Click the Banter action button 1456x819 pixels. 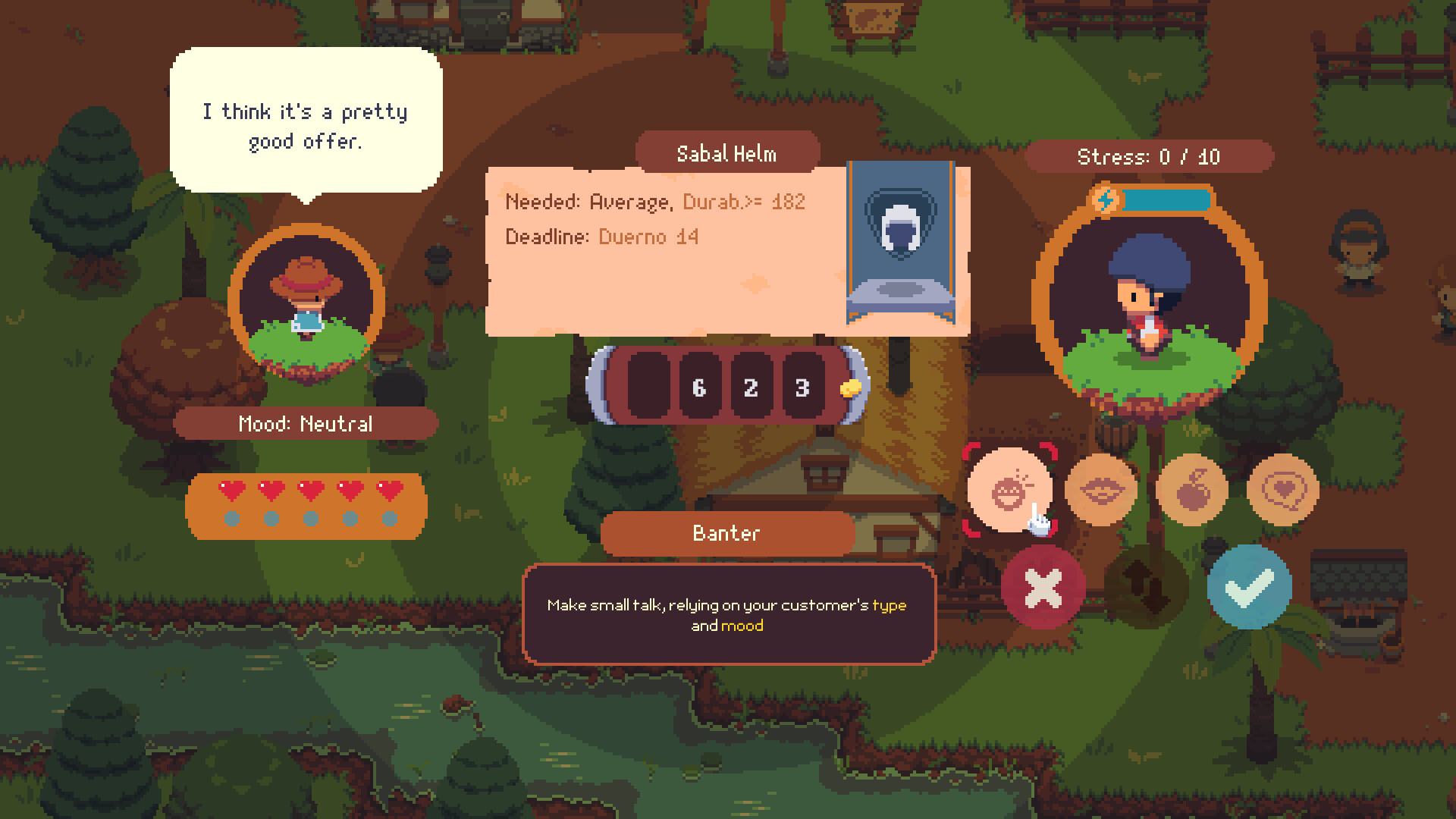pyautogui.click(x=726, y=533)
